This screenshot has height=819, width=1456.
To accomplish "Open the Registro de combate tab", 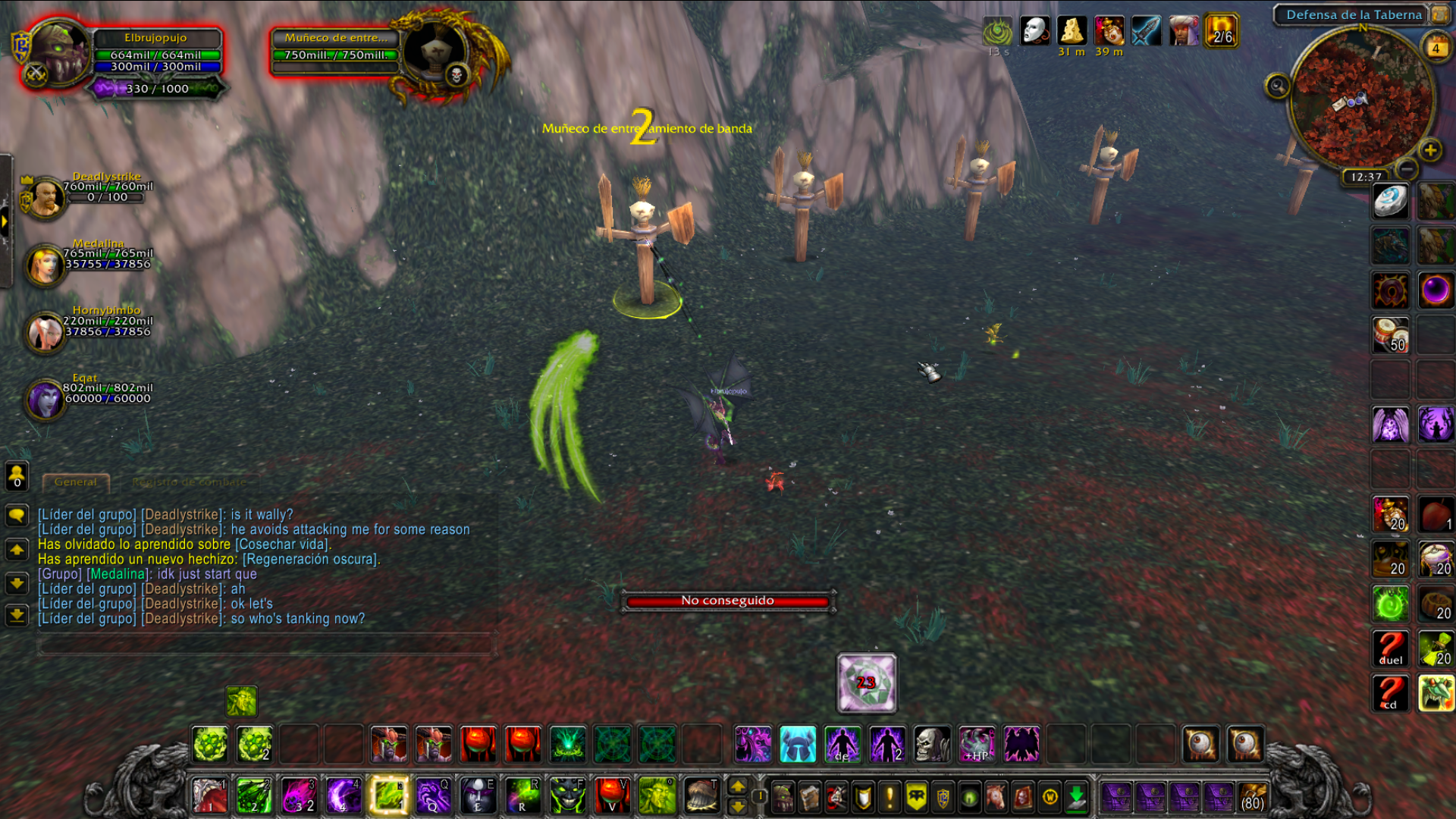I will pos(189,482).
